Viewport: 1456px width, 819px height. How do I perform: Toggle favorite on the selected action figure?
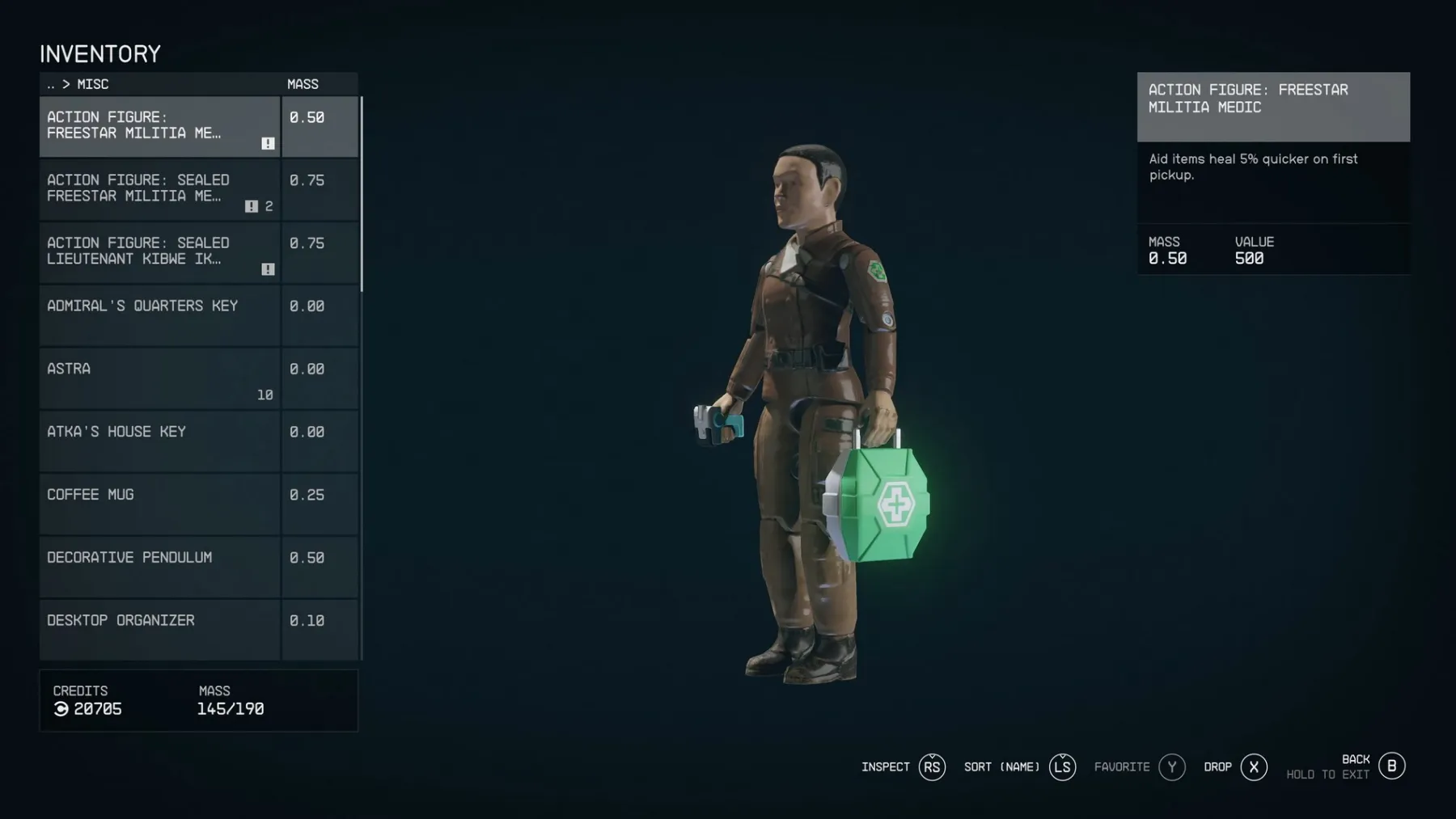point(1172,766)
